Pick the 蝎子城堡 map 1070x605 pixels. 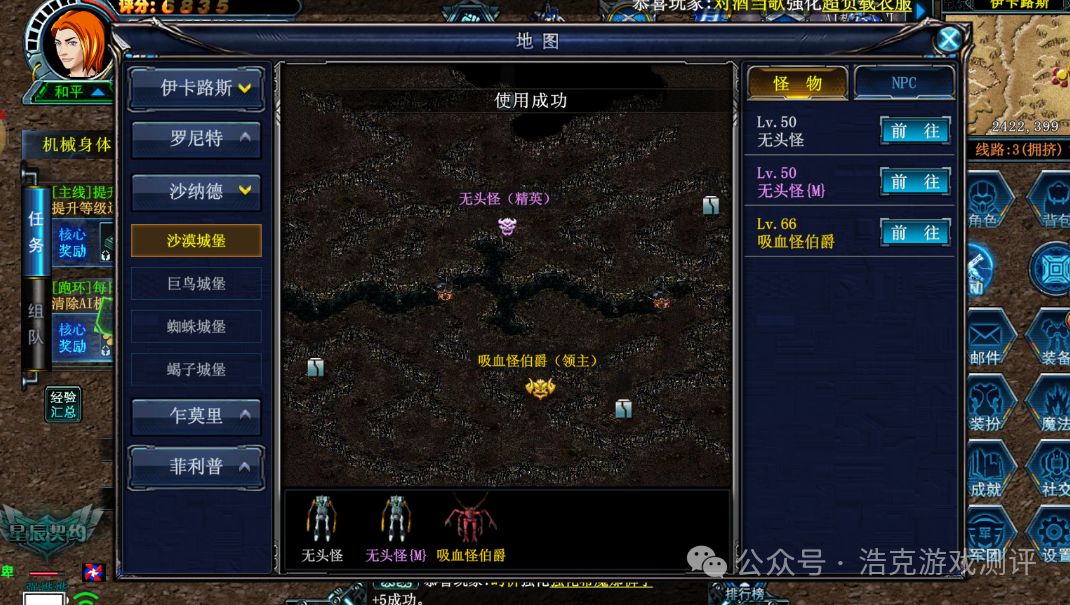[x=196, y=370]
